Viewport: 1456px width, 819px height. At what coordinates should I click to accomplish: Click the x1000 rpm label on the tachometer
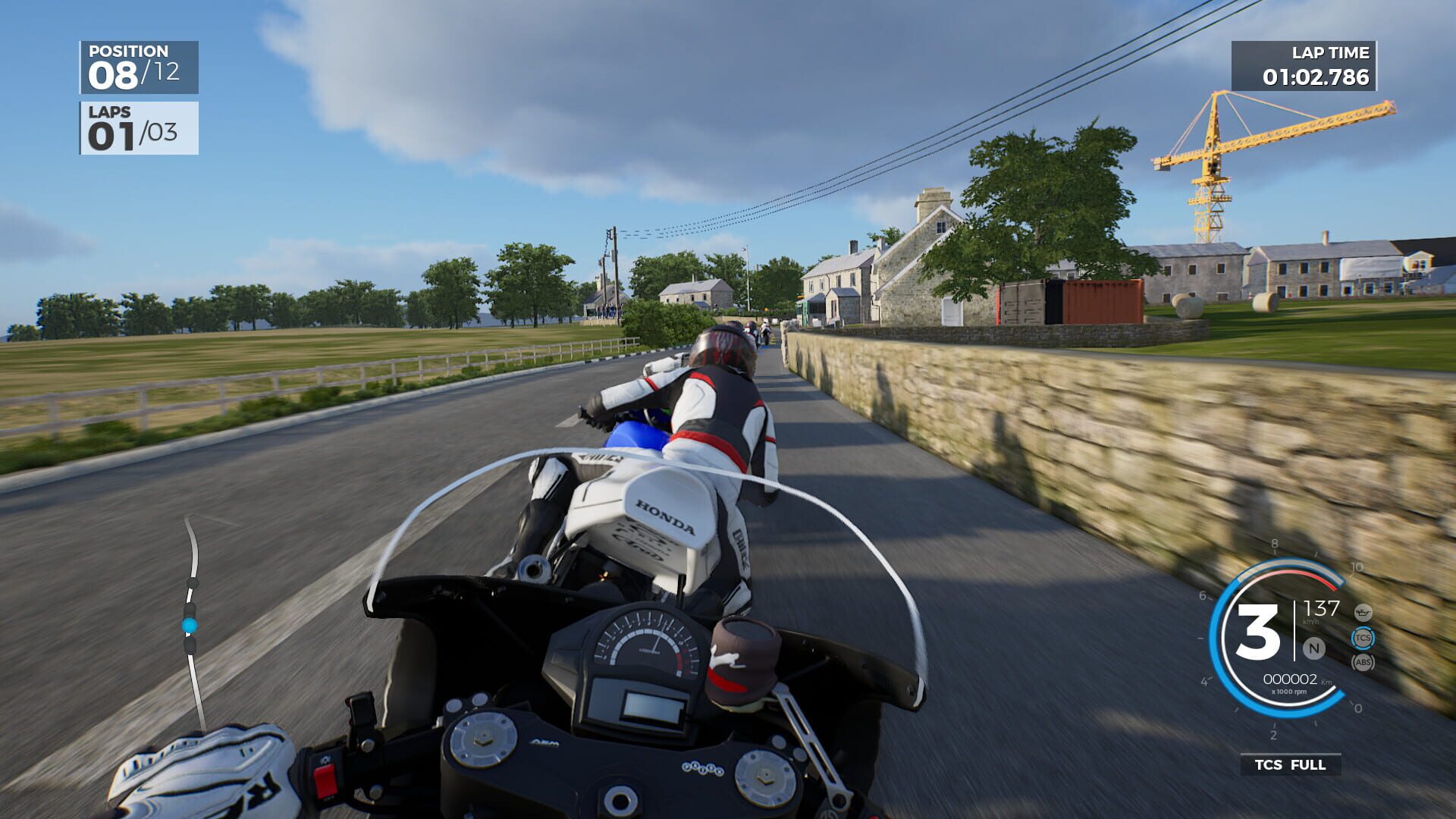[x=1289, y=691]
